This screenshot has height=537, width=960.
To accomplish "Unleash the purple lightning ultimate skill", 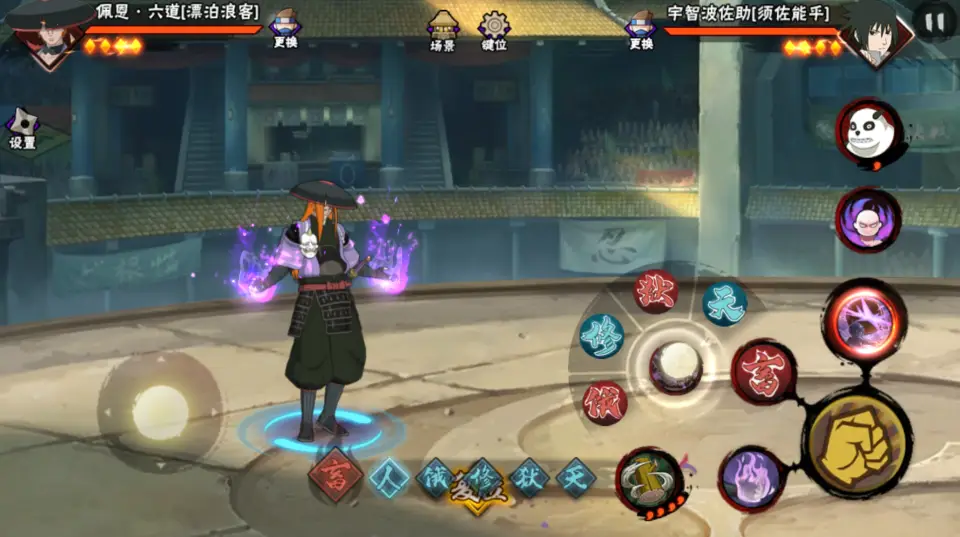I will tap(864, 321).
